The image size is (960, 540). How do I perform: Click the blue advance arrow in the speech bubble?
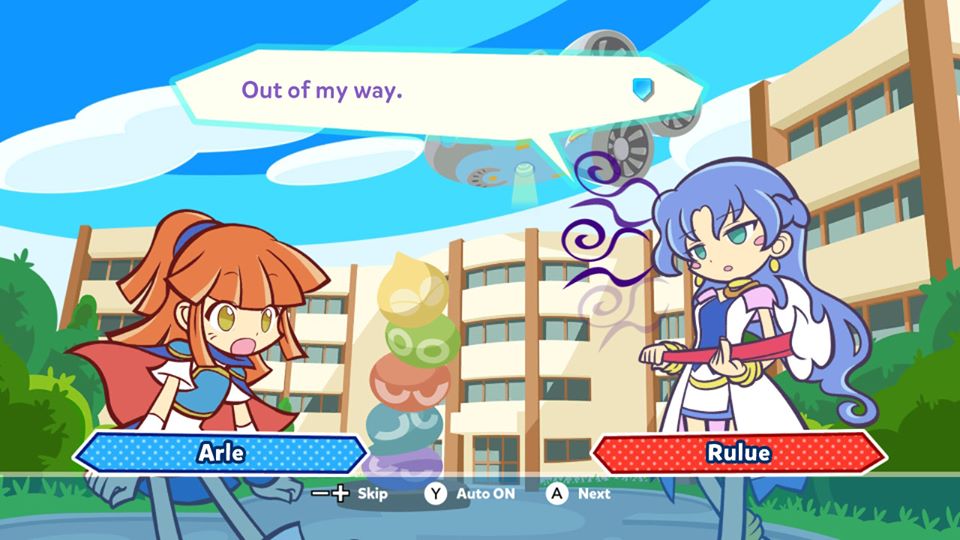pyautogui.click(x=642, y=90)
